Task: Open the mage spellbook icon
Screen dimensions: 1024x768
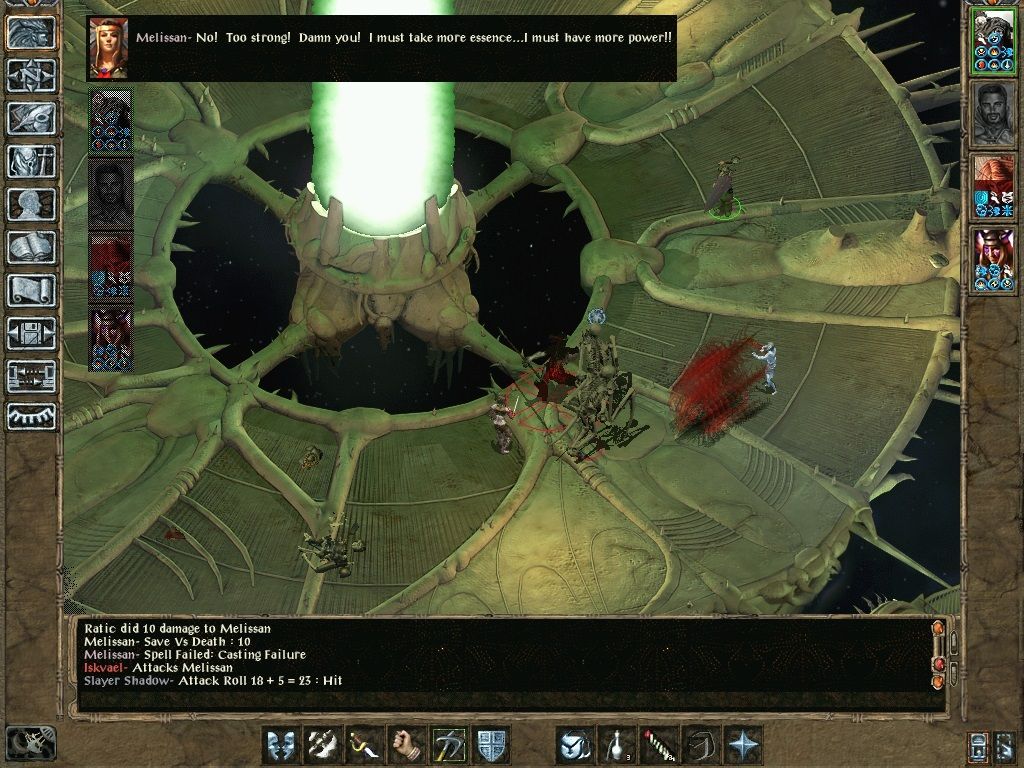Action: click(31, 247)
